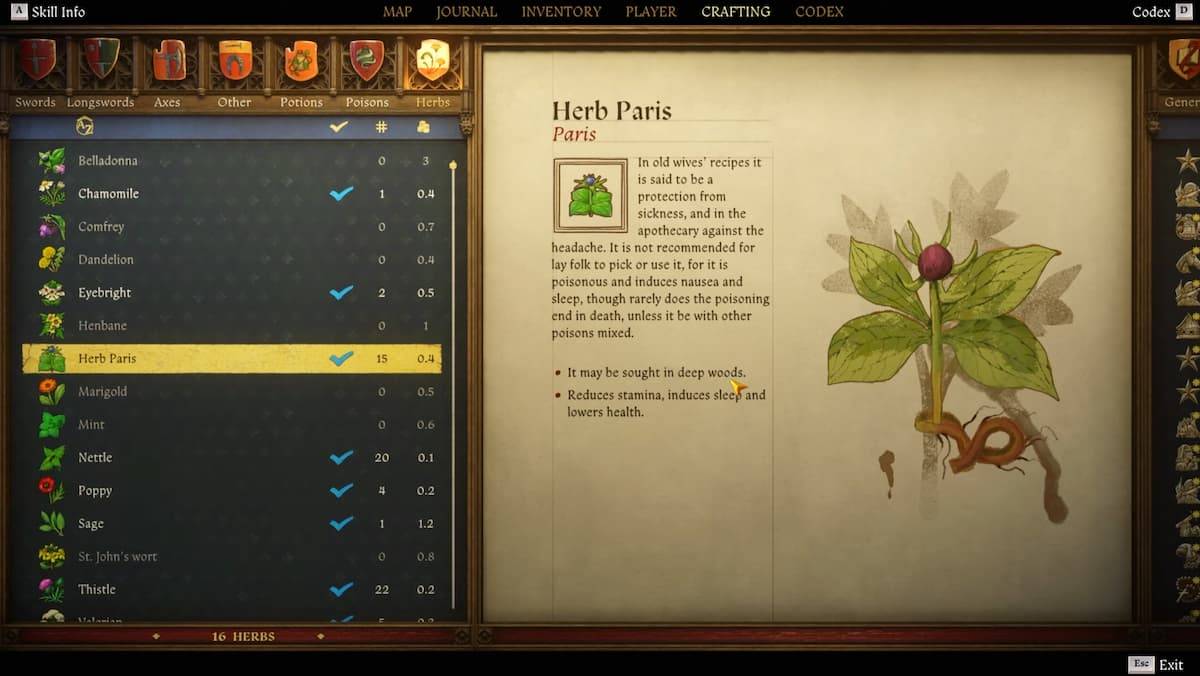Open the Player screen
This screenshot has width=1200, height=676.
(651, 12)
